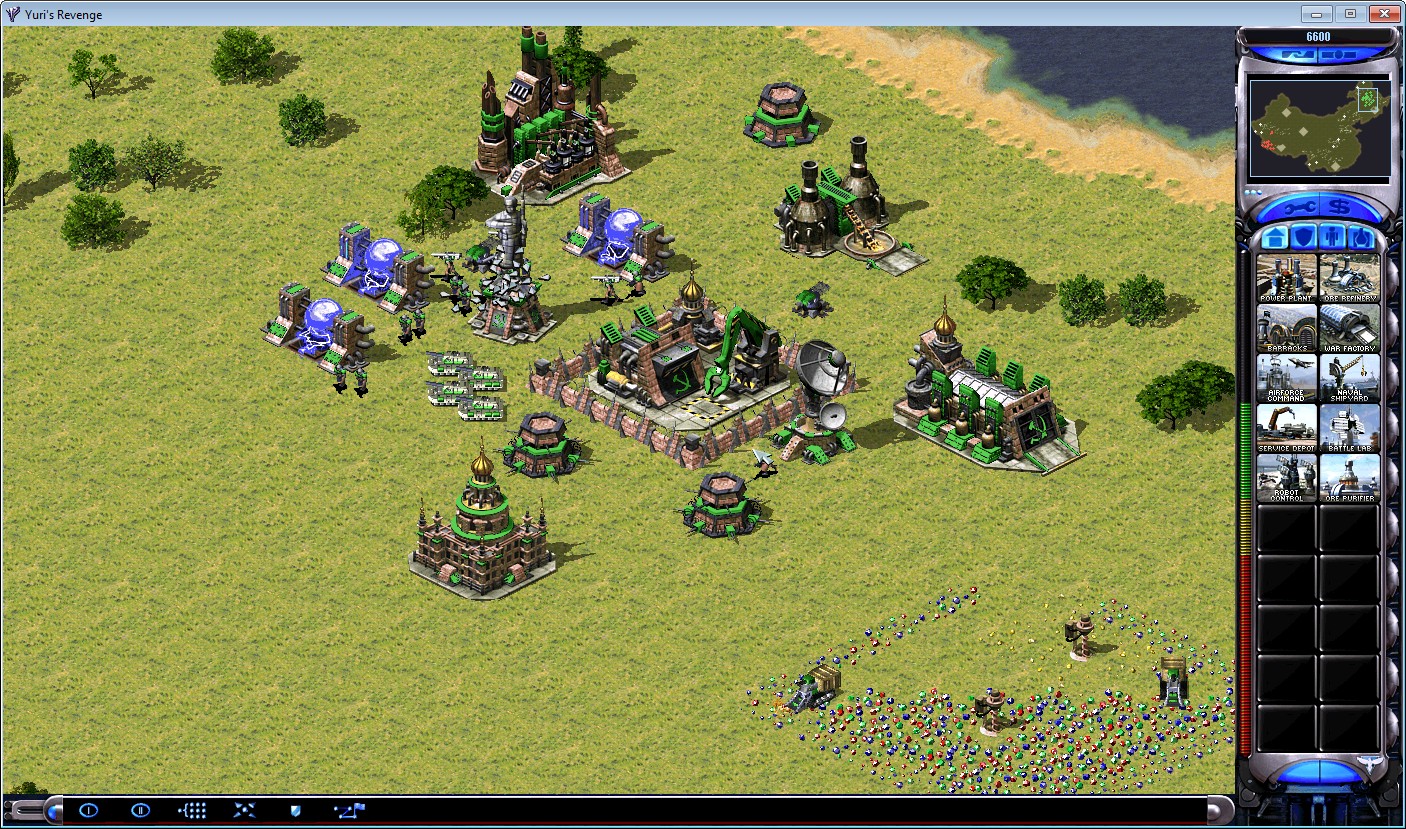This screenshot has height=829, width=1406.
Task: Open the diplomacy screen
Action: [139, 810]
